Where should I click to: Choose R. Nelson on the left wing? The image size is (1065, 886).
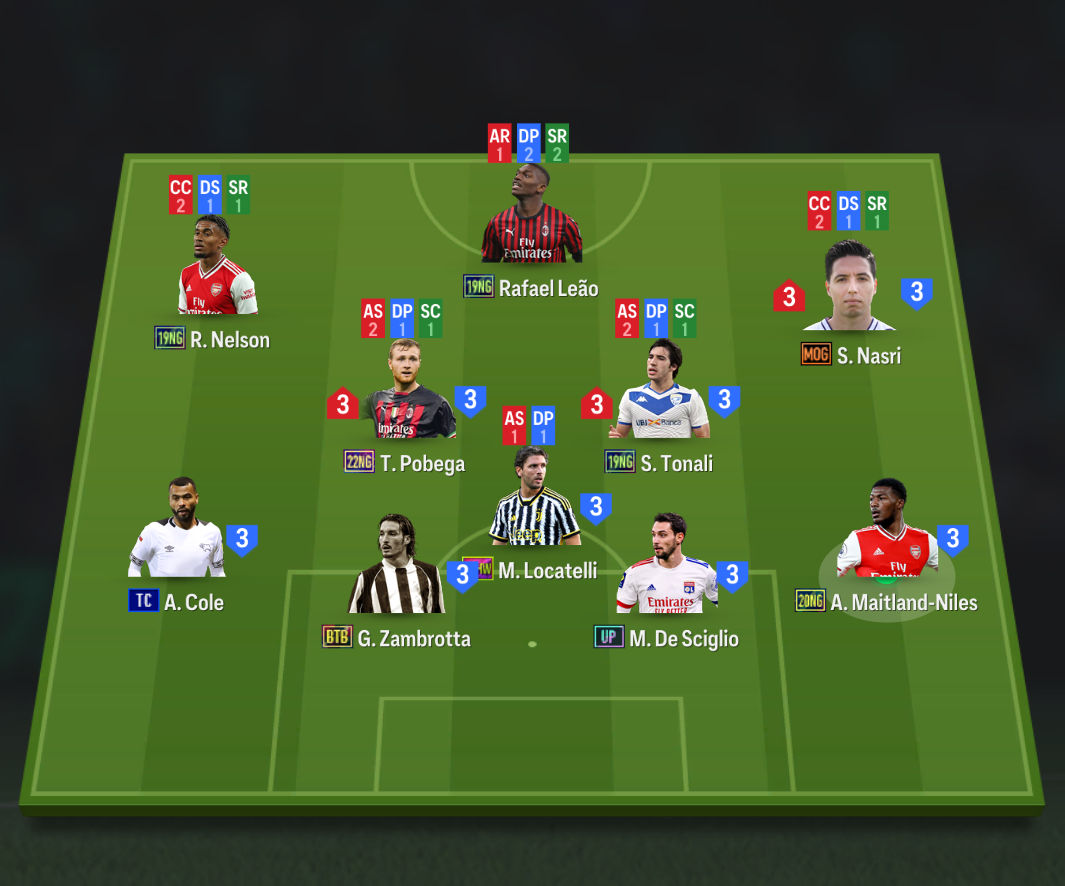point(217,275)
